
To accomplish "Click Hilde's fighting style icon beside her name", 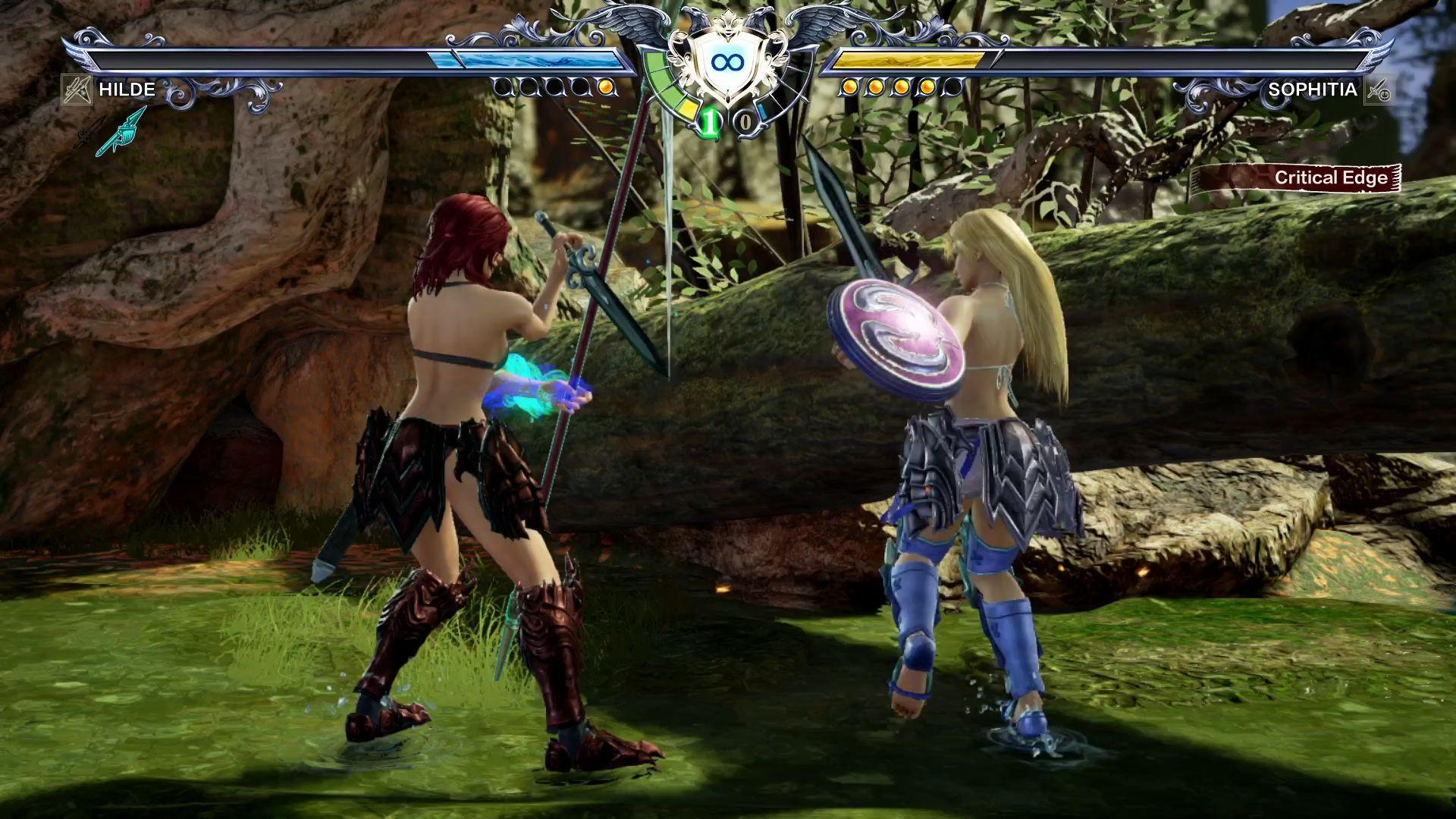I will coord(77,89).
